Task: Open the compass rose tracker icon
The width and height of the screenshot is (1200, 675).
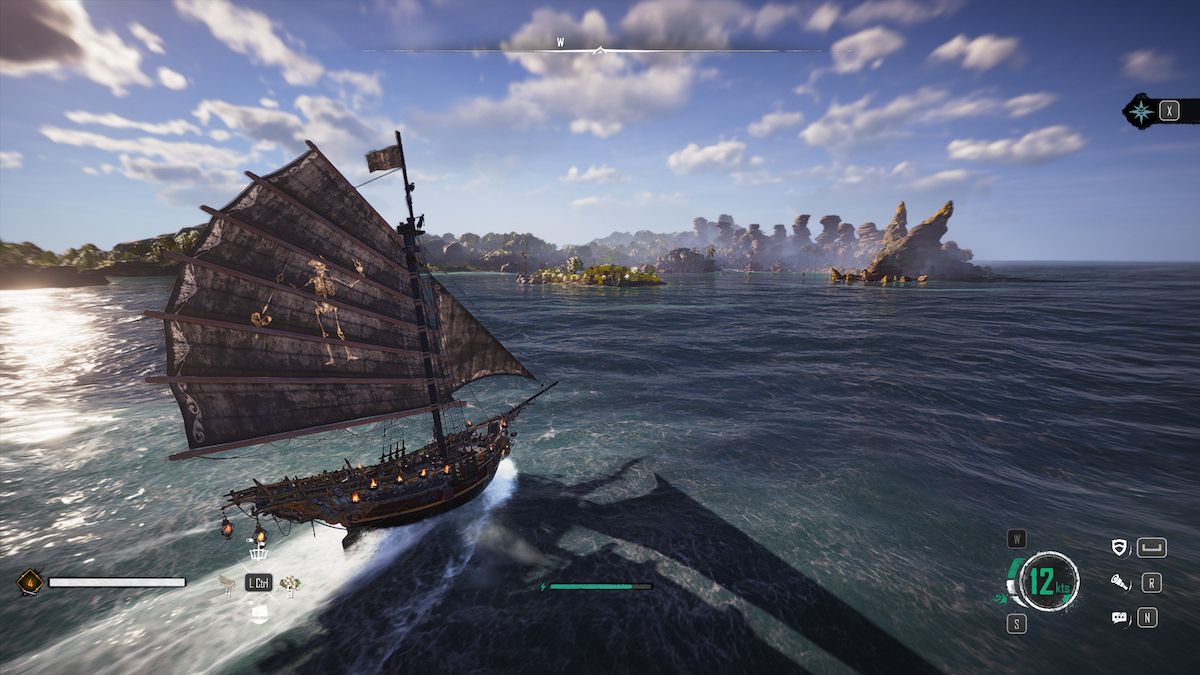Action: [x=1141, y=111]
